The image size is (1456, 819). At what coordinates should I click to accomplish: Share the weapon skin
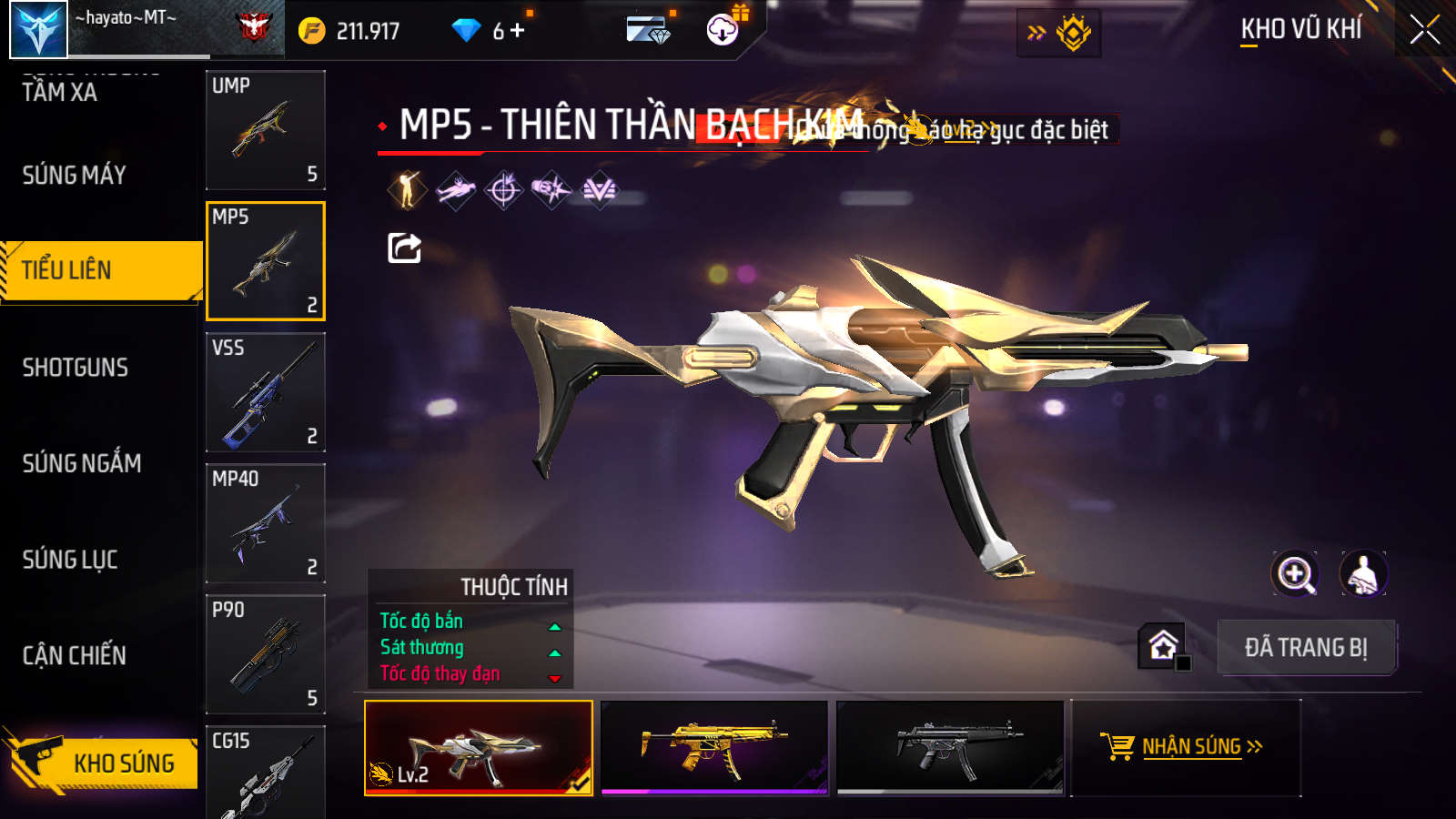(404, 248)
